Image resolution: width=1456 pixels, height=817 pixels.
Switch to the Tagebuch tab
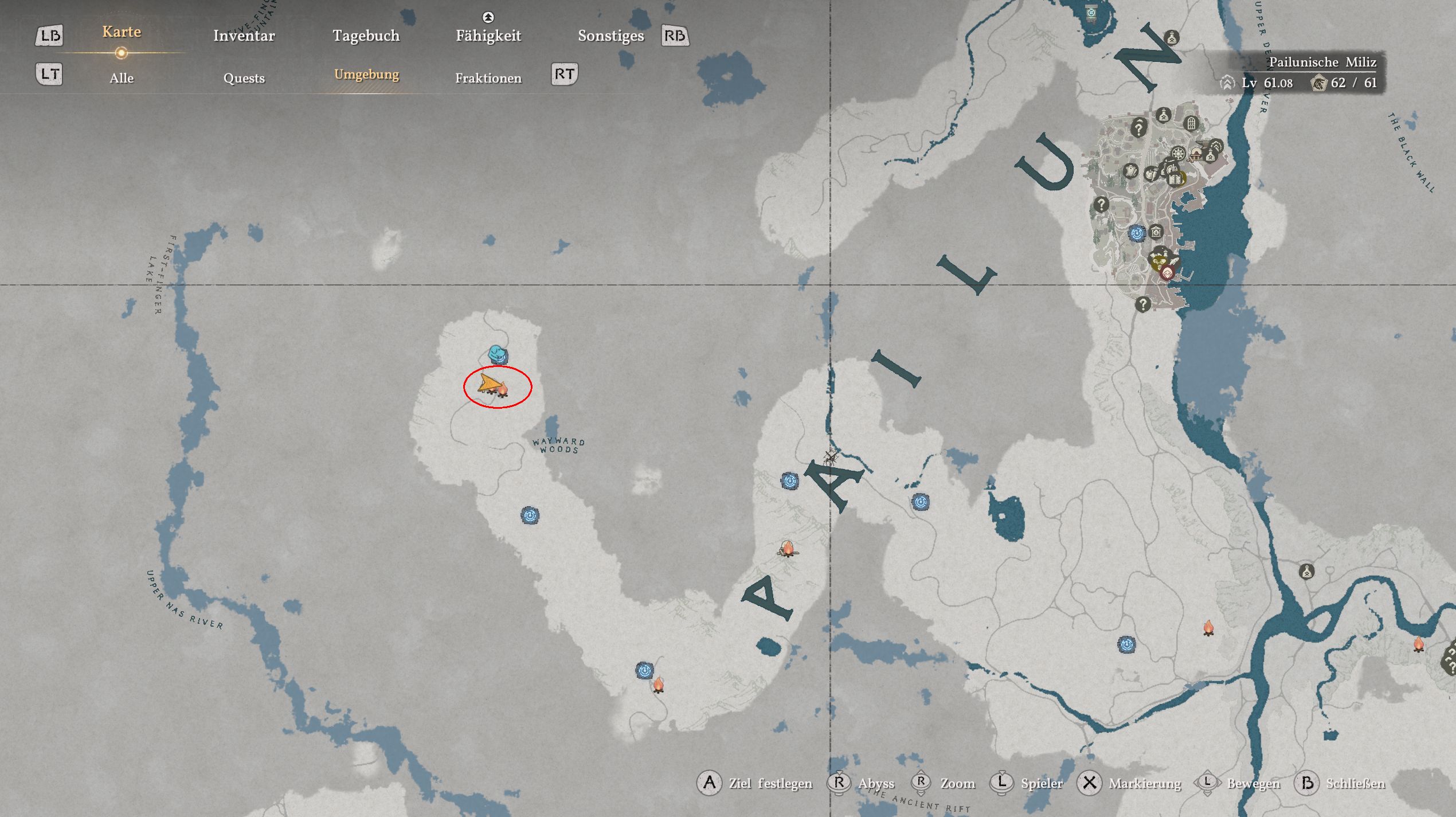pyautogui.click(x=366, y=36)
